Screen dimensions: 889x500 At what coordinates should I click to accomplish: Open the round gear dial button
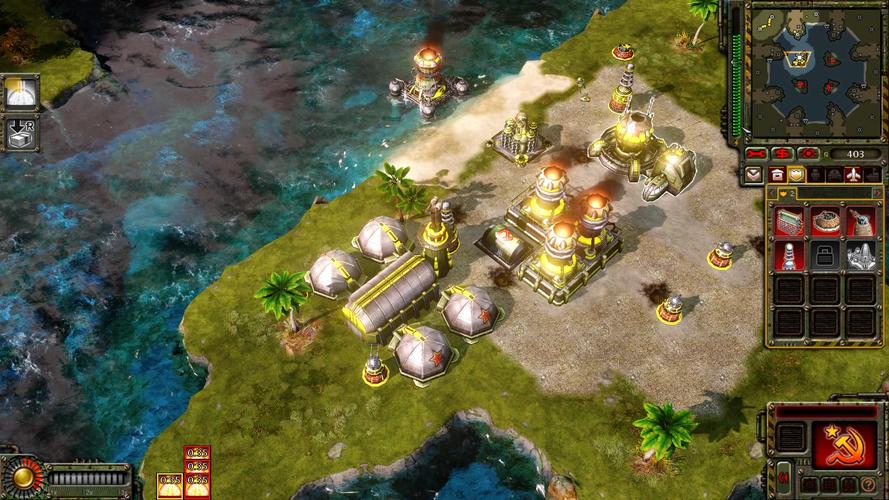pos(22,476)
